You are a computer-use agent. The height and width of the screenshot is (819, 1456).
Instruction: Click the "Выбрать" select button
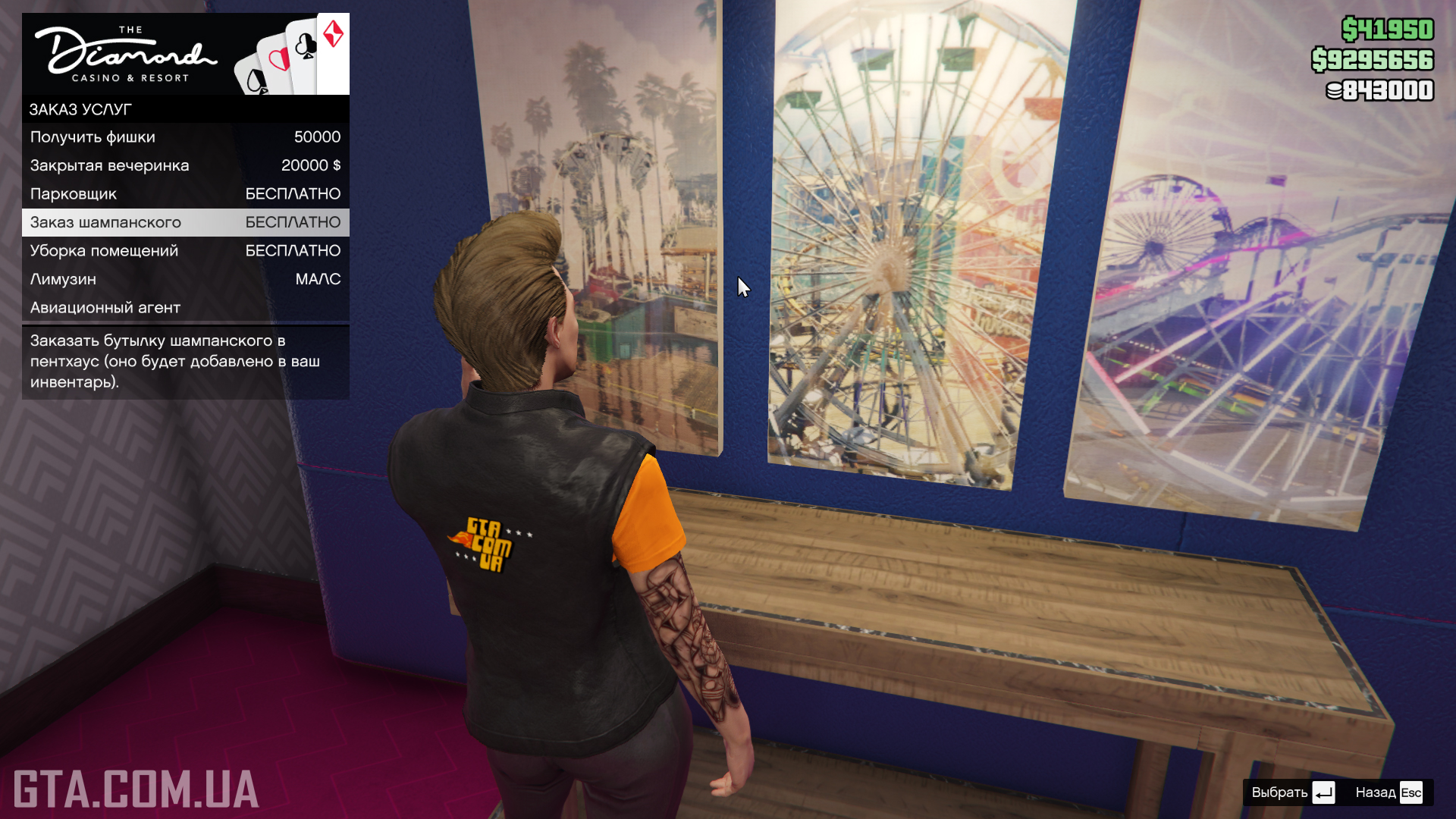coord(1292,792)
